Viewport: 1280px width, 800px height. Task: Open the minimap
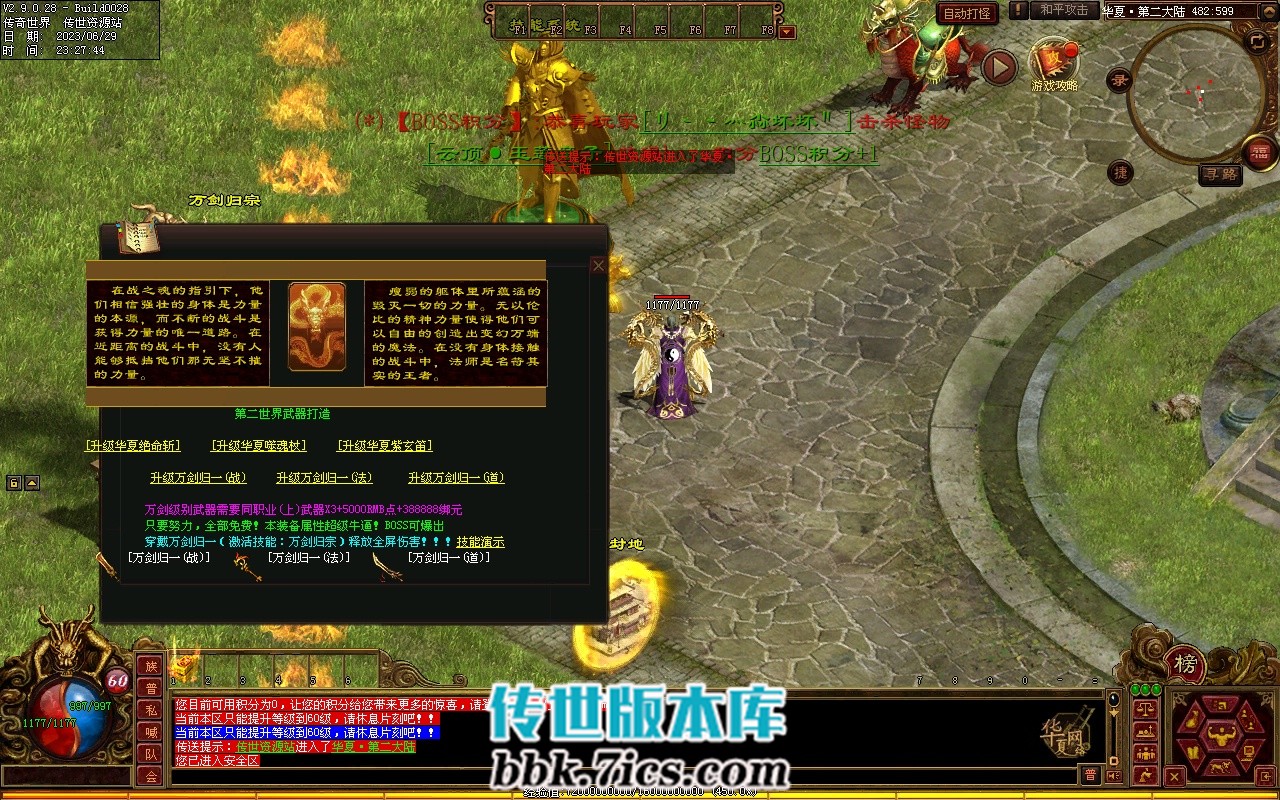coord(1195,92)
